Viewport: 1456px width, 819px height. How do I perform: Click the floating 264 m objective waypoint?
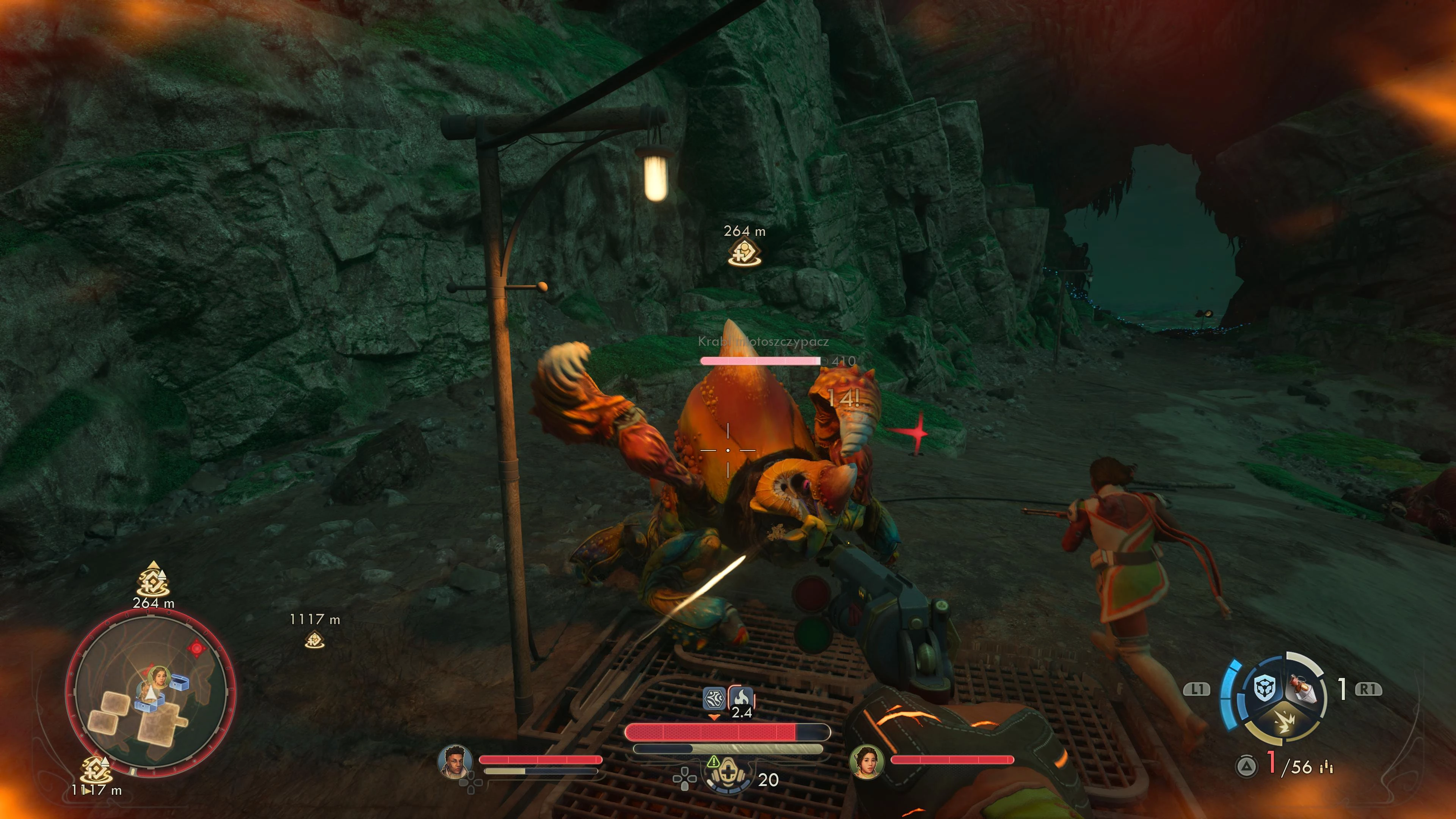click(744, 252)
